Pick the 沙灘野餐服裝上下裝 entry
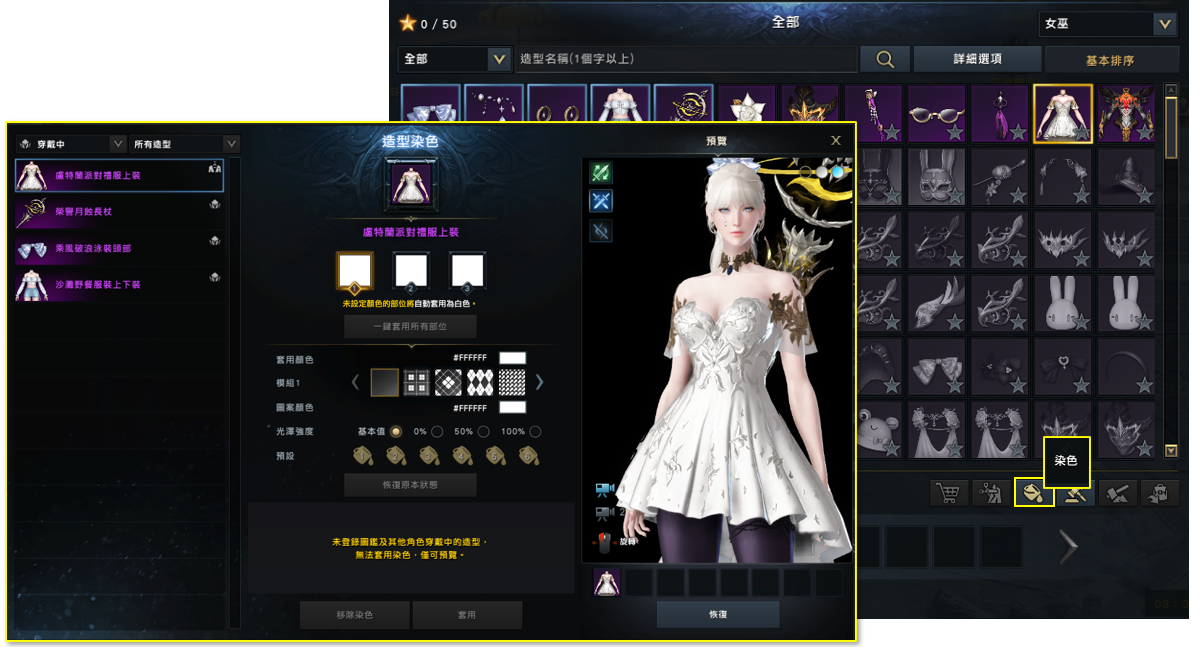The width and height of the screenshot is (1201, 647). click(x=119, y=285)
